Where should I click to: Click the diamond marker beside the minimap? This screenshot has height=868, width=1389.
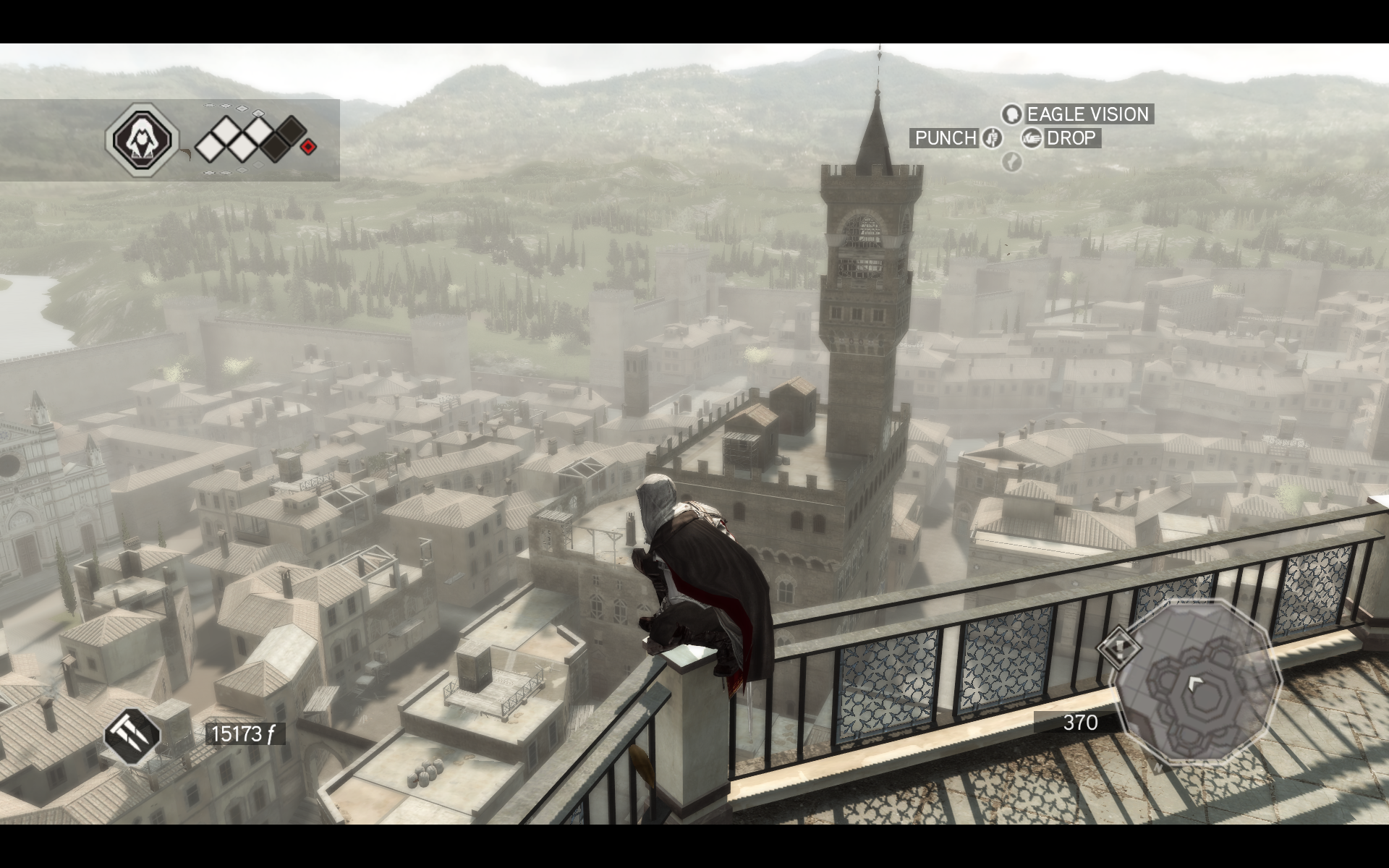[x=1119, y=646]
